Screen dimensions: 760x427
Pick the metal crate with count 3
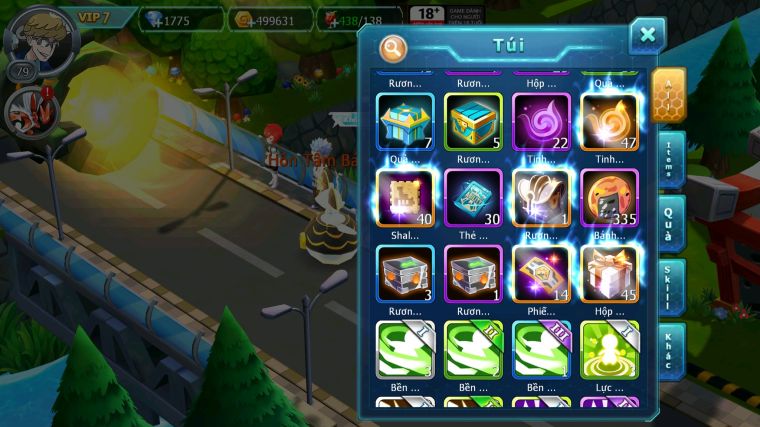[x=406, y=273]
